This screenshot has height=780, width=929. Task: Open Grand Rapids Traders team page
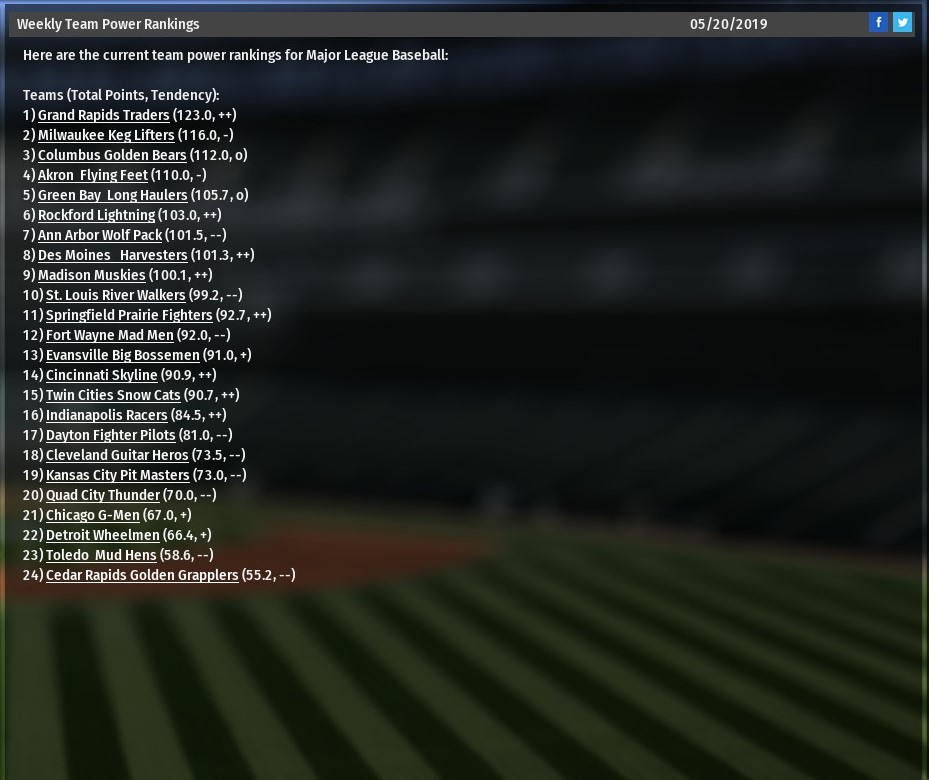coord(103,115)
